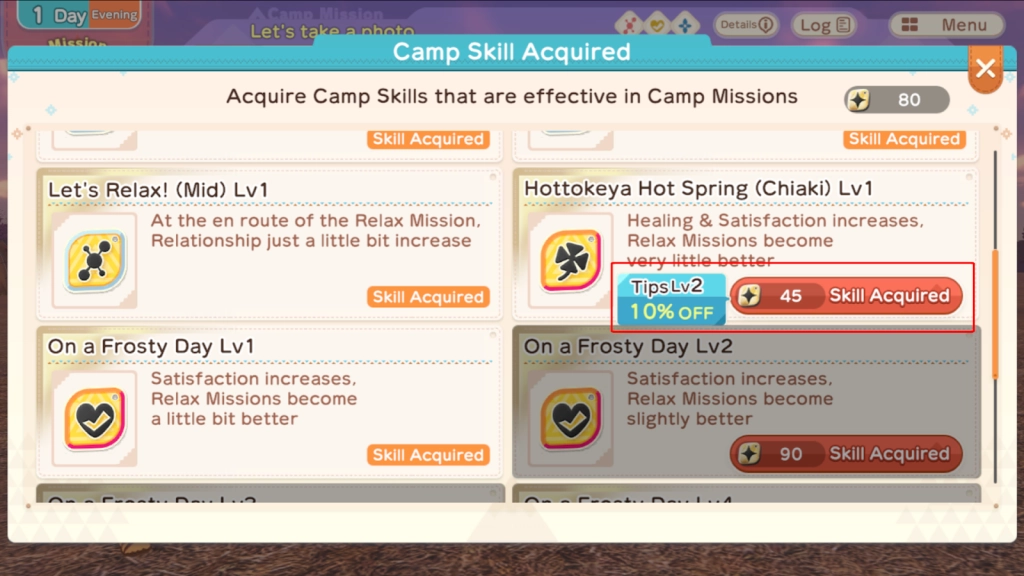The height and width of the screenshot is (576, 1024).
Task: Open the Menu button
Action: tap(951, 25)
